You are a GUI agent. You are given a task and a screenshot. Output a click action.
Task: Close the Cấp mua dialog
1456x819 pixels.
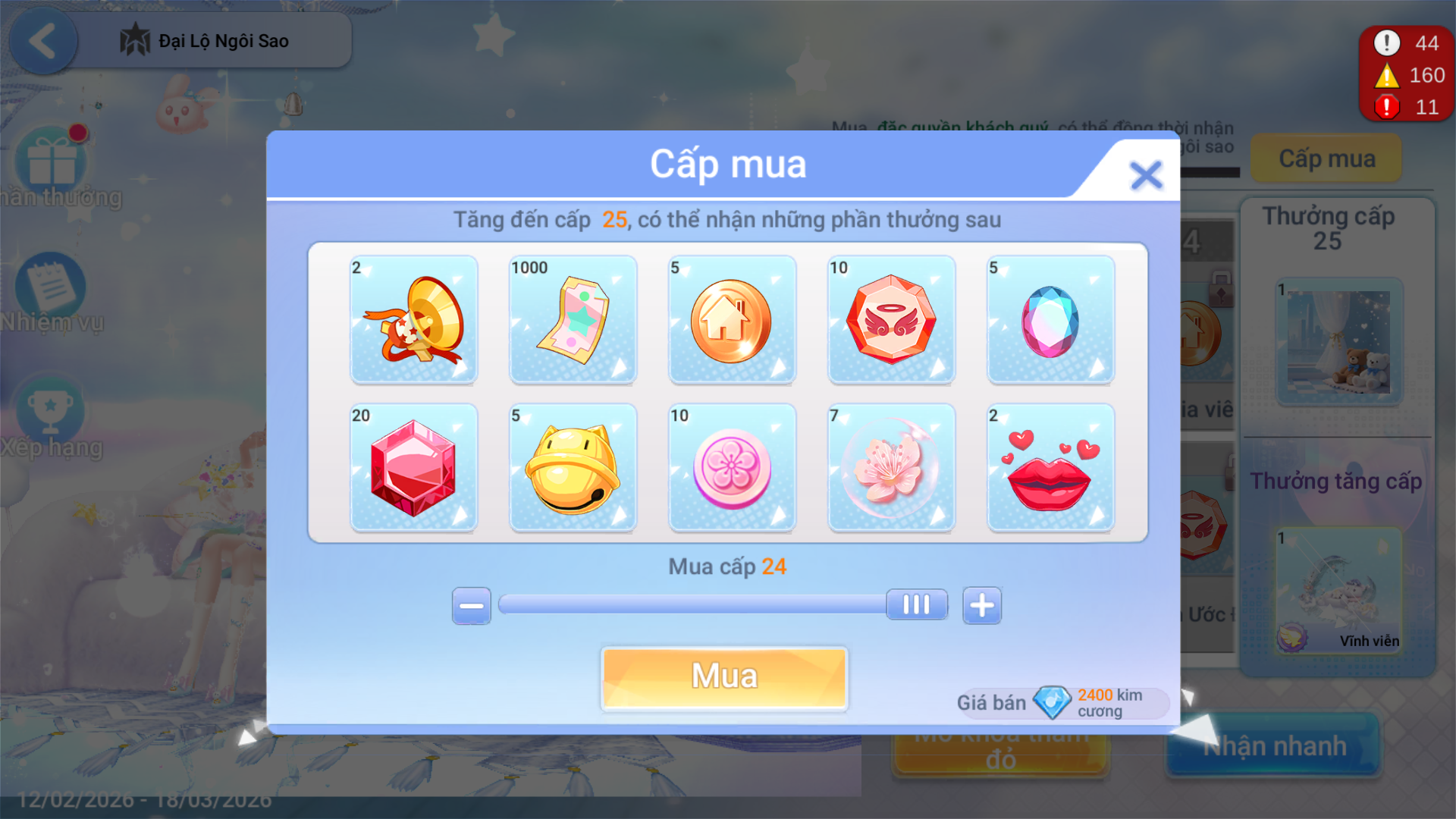(x=1145, y=175)
